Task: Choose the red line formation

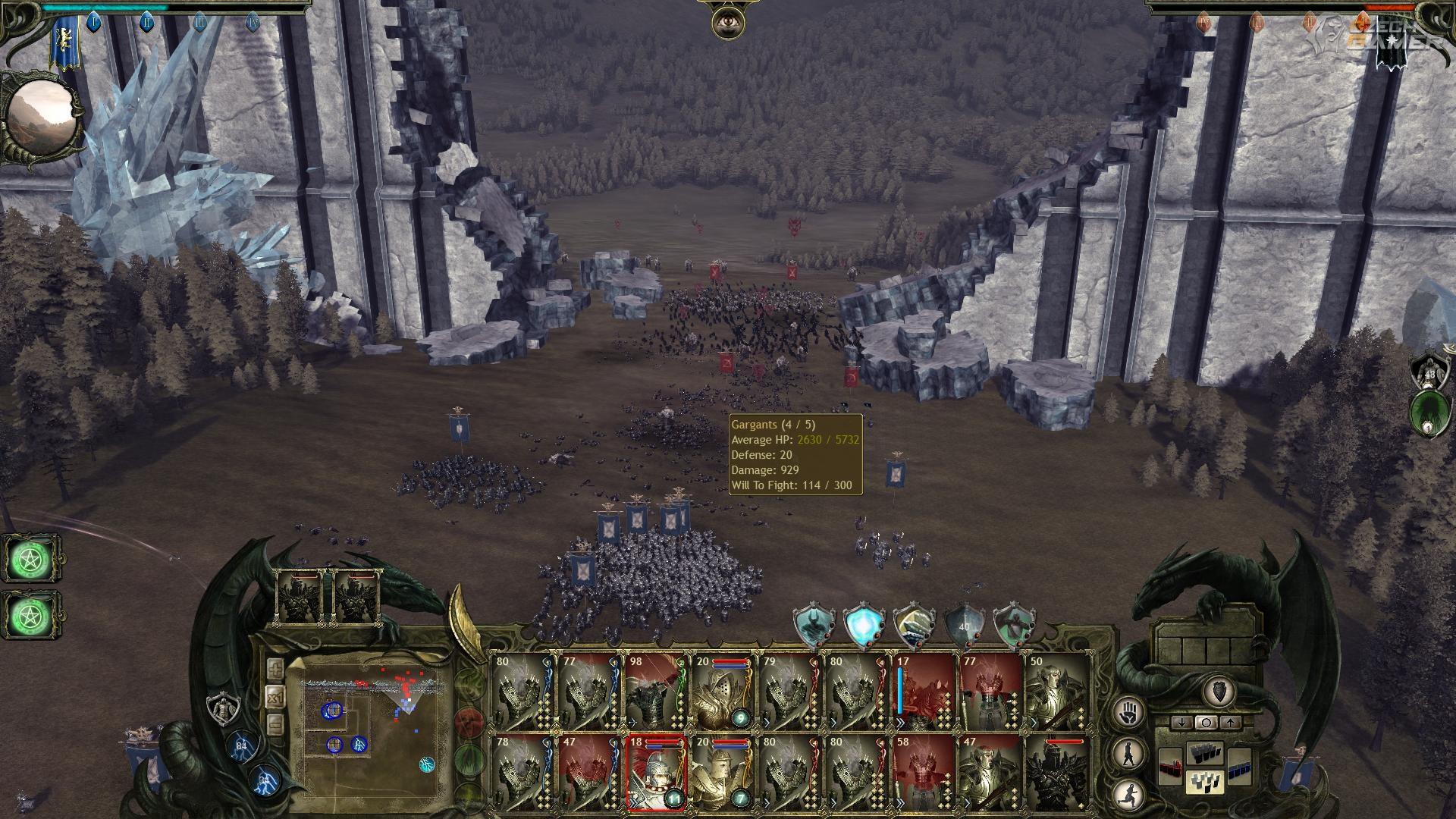Action: point(1171,766)
